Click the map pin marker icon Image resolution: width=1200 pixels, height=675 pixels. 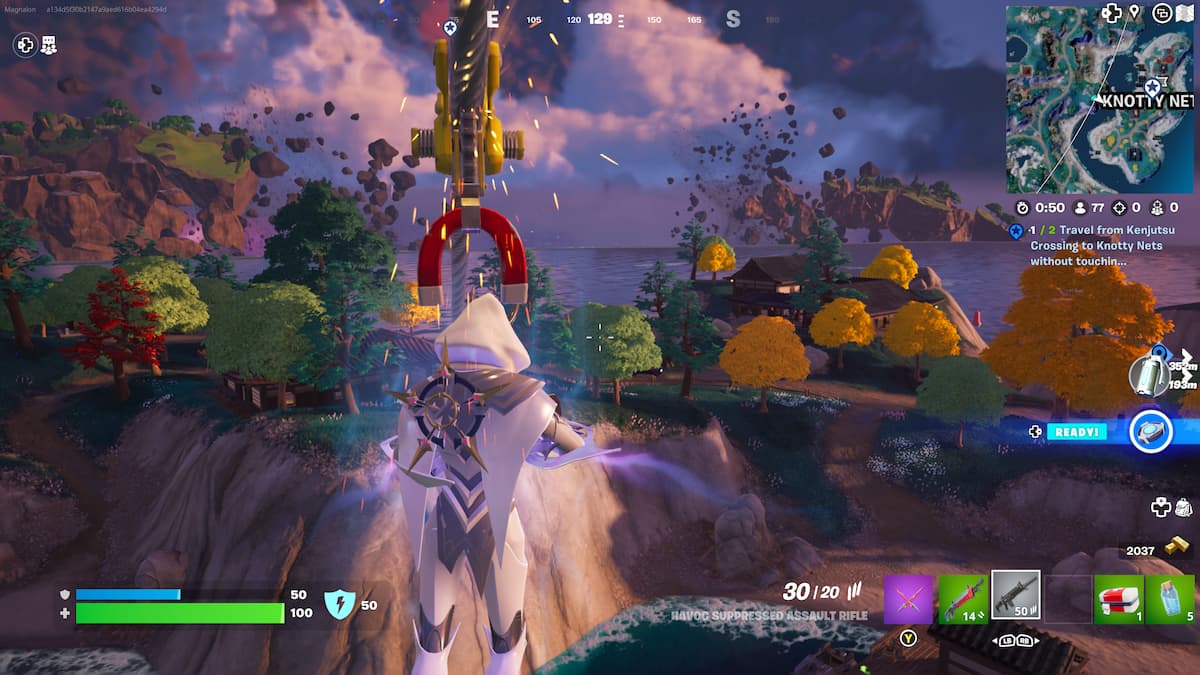tap(1135, 12)
